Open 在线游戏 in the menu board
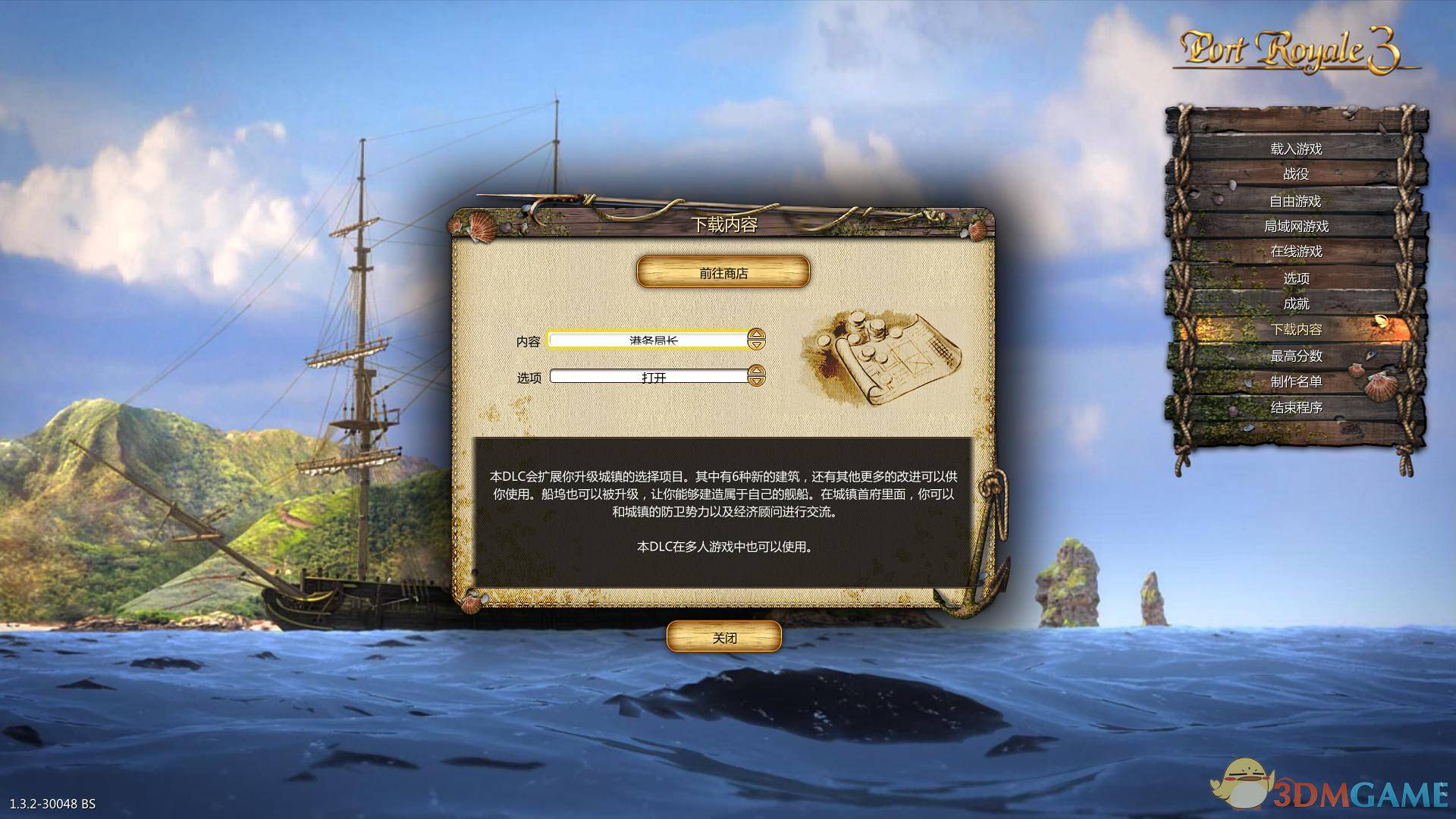Image resolution: width=1456 pixels, height=819 pixels. [1299, 252]
